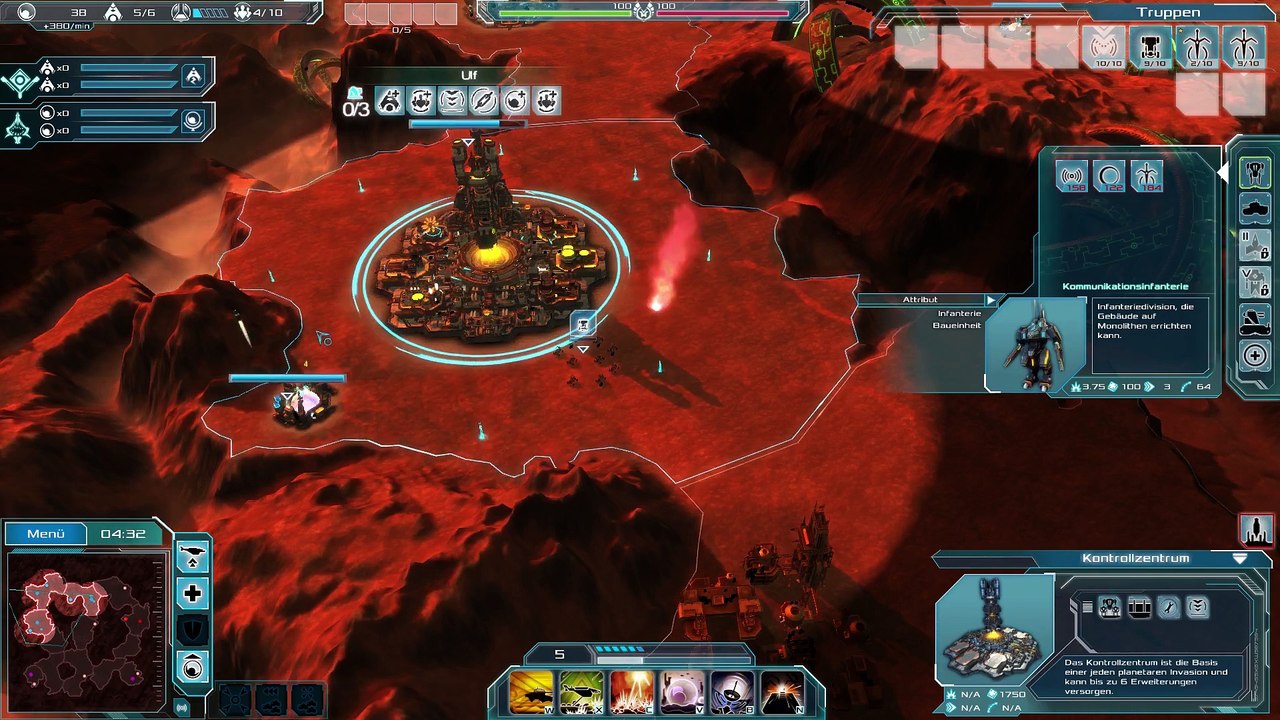This screenshot has width=1280, height=720.
Task: Open the Menü button
Action: pyautogui.click(x=46, y=534)
